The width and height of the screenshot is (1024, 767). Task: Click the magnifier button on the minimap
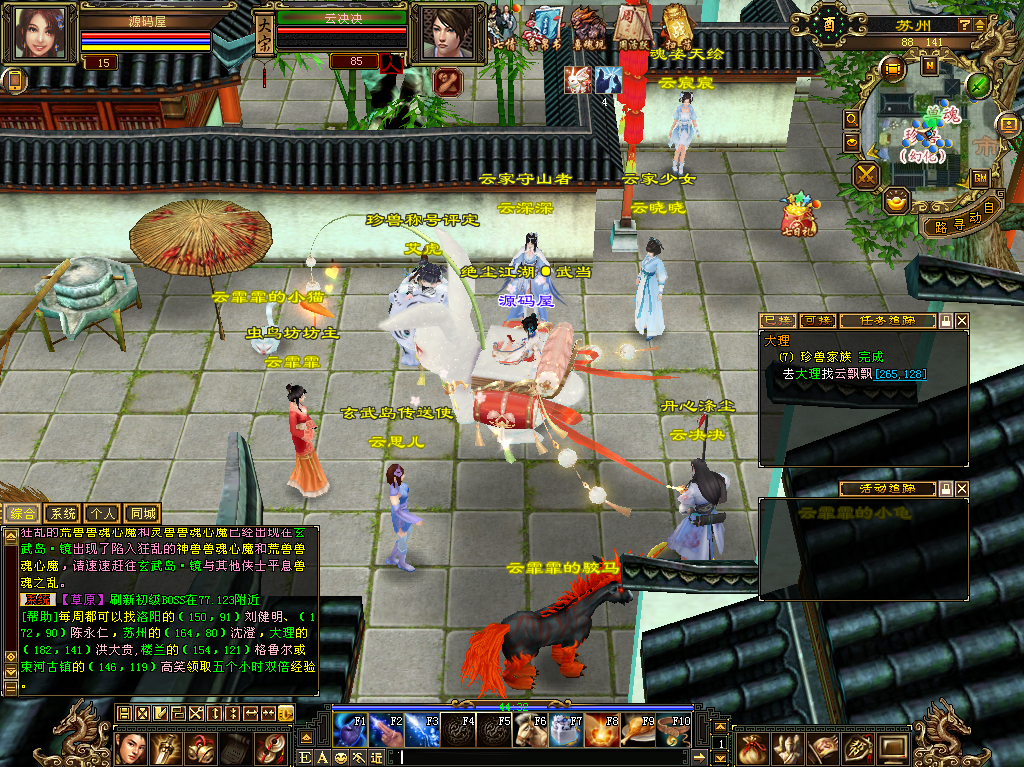pos(852,117)
